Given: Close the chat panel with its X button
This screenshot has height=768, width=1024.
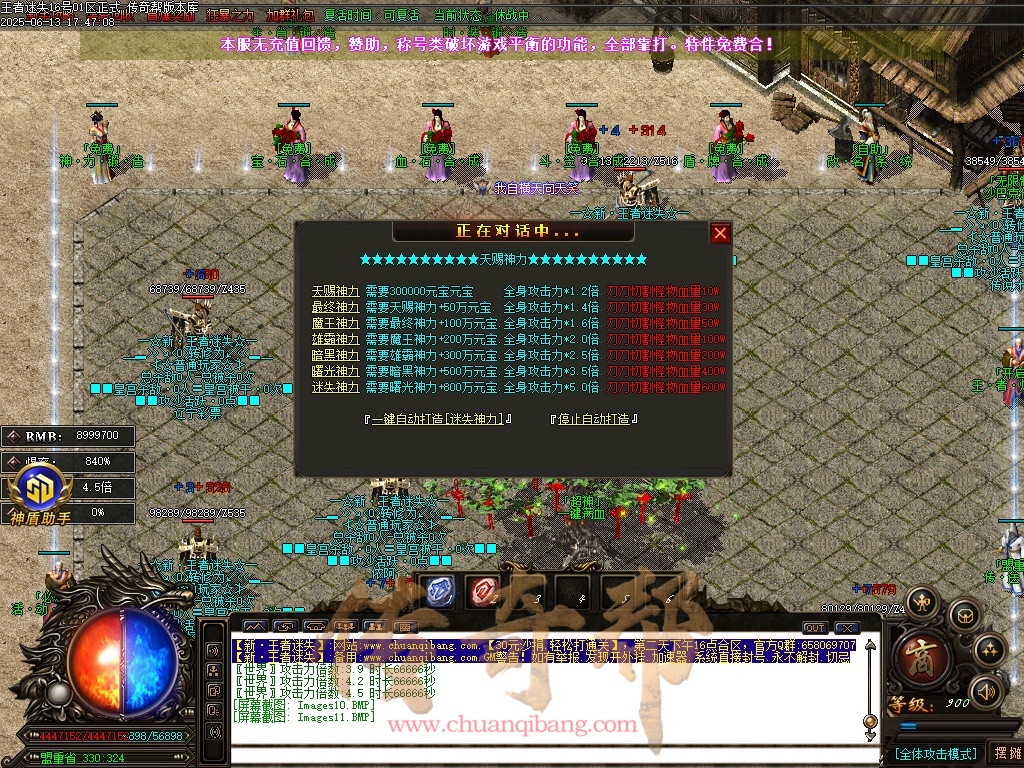Looking at the screenshot, I should pos(847,627).
